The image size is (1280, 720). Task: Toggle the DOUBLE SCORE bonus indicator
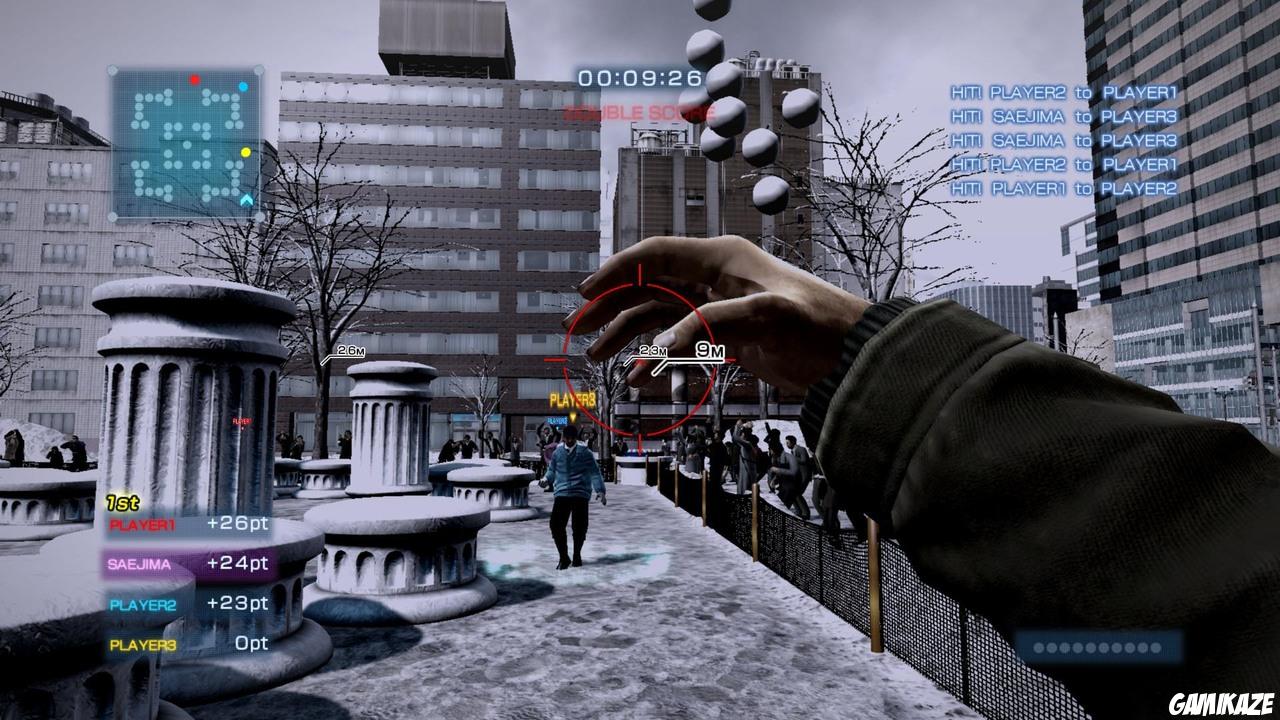coord(641,110)
